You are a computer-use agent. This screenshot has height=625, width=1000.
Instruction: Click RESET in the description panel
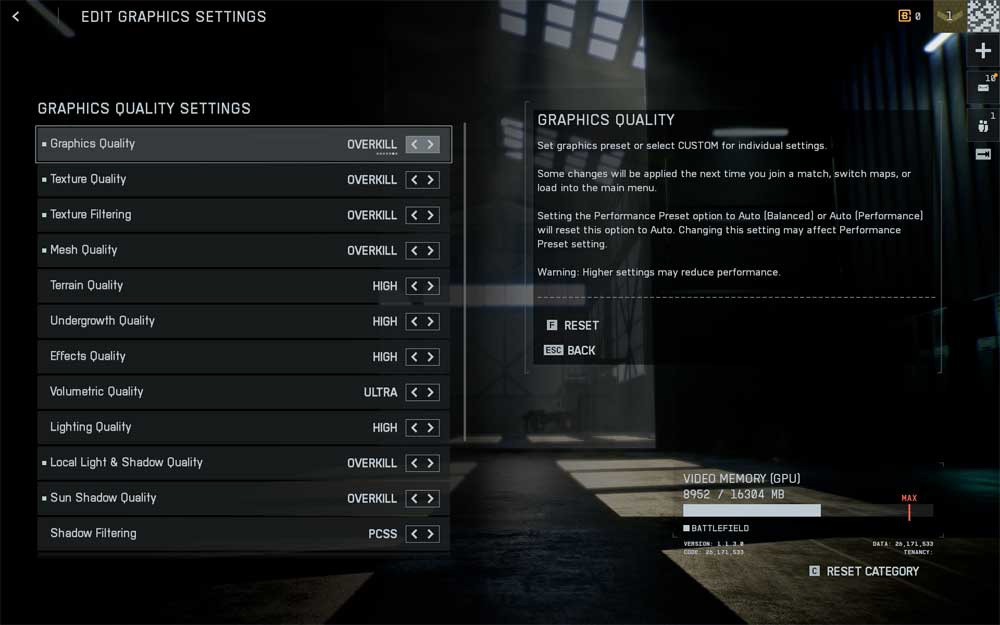pos(580,325)
